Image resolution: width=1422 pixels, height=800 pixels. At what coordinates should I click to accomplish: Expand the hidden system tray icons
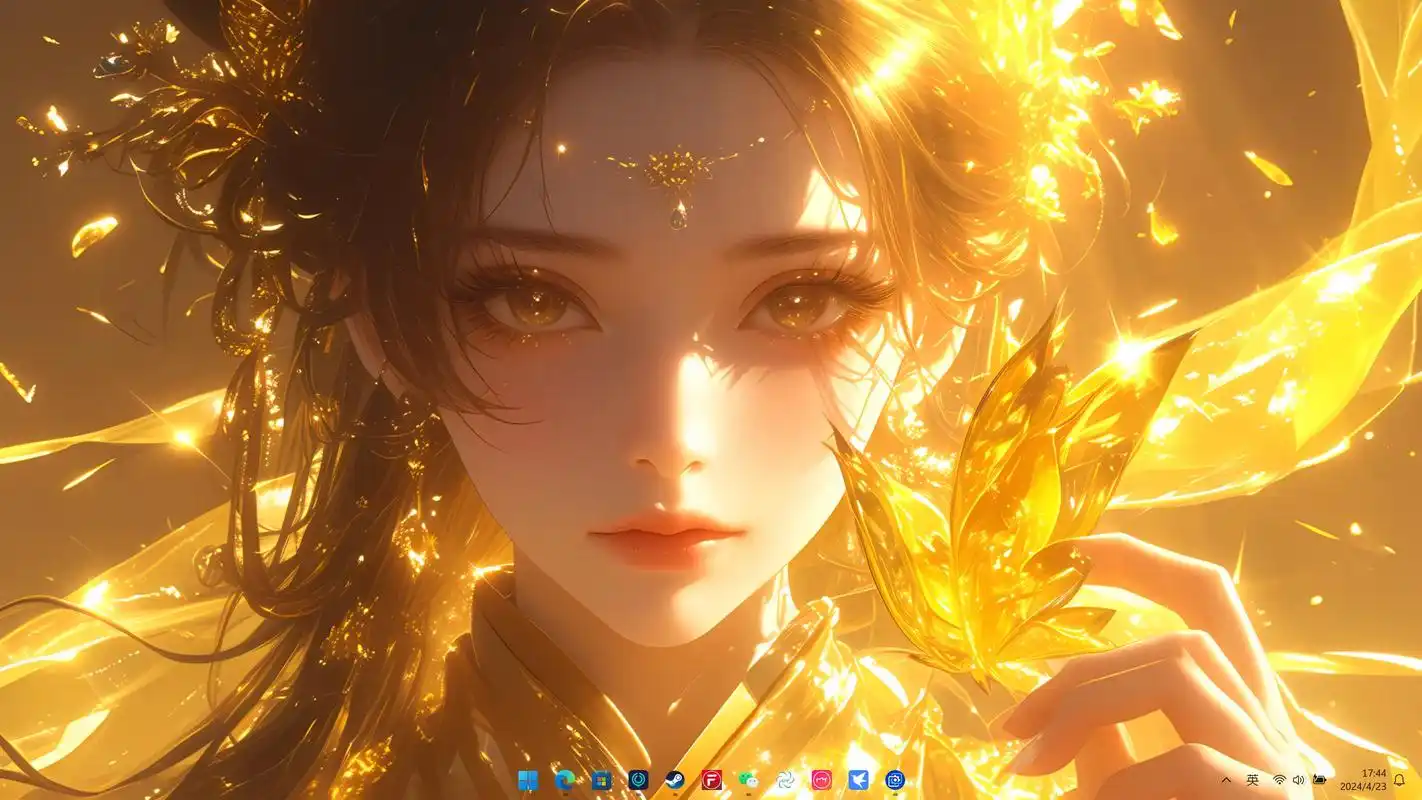1227,780
